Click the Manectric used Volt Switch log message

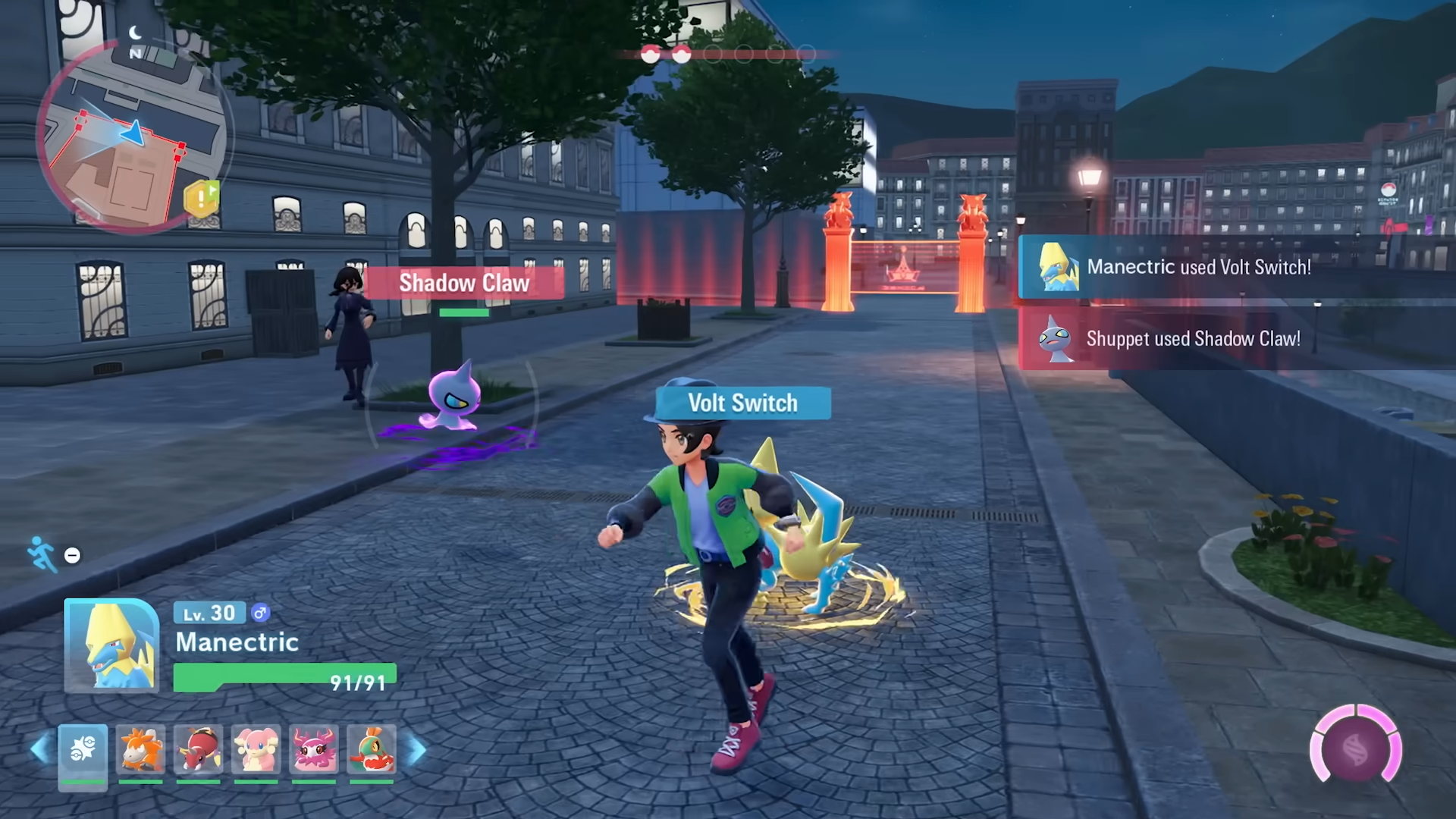pyautogui.click(x=1200, y=268)
